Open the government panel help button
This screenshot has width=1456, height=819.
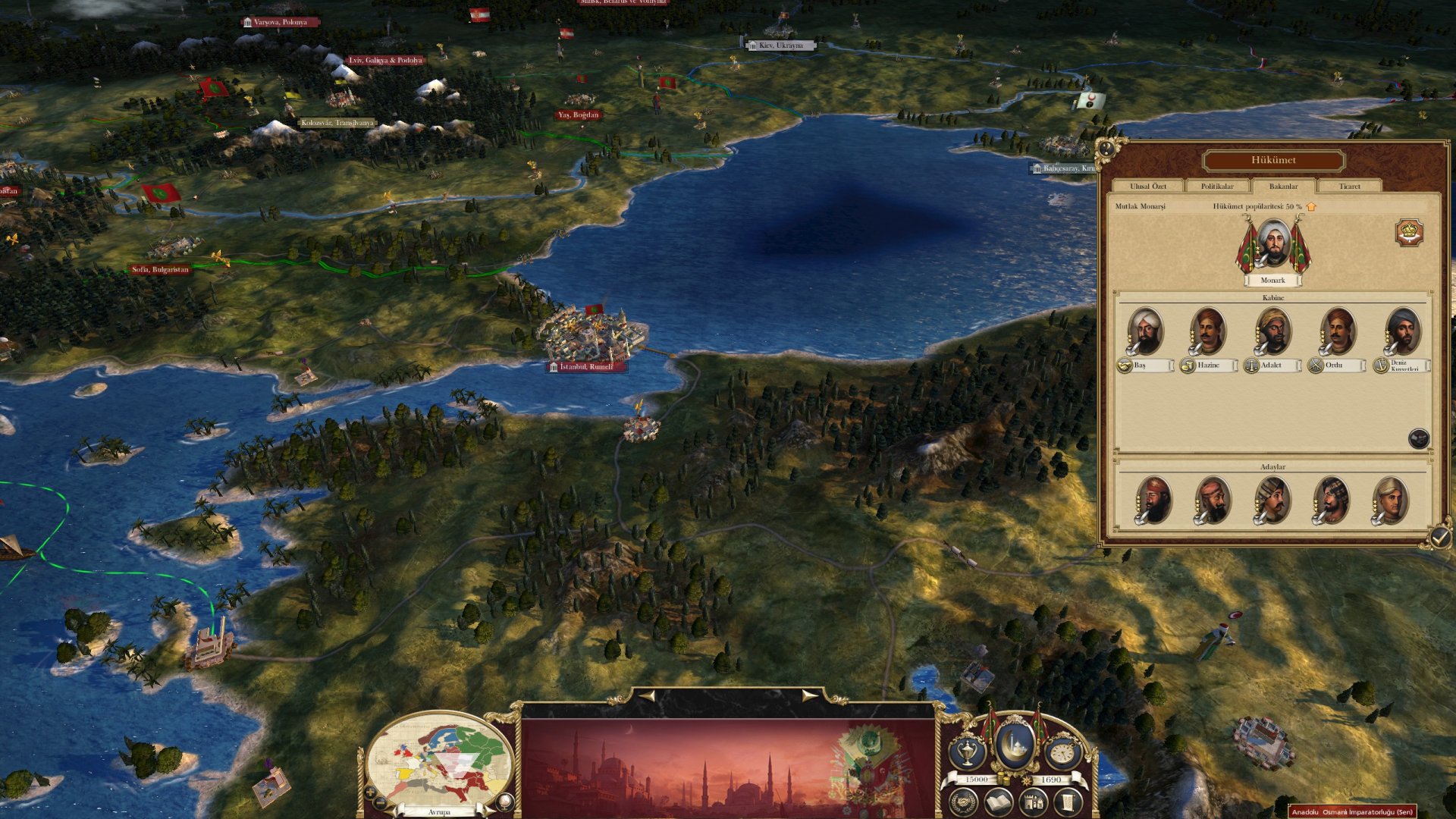coord(1107,149)
